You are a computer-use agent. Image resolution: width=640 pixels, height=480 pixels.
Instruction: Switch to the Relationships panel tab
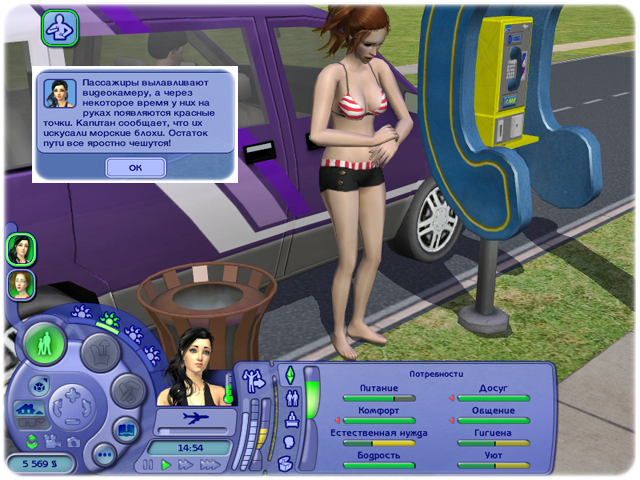coord(291,396)
